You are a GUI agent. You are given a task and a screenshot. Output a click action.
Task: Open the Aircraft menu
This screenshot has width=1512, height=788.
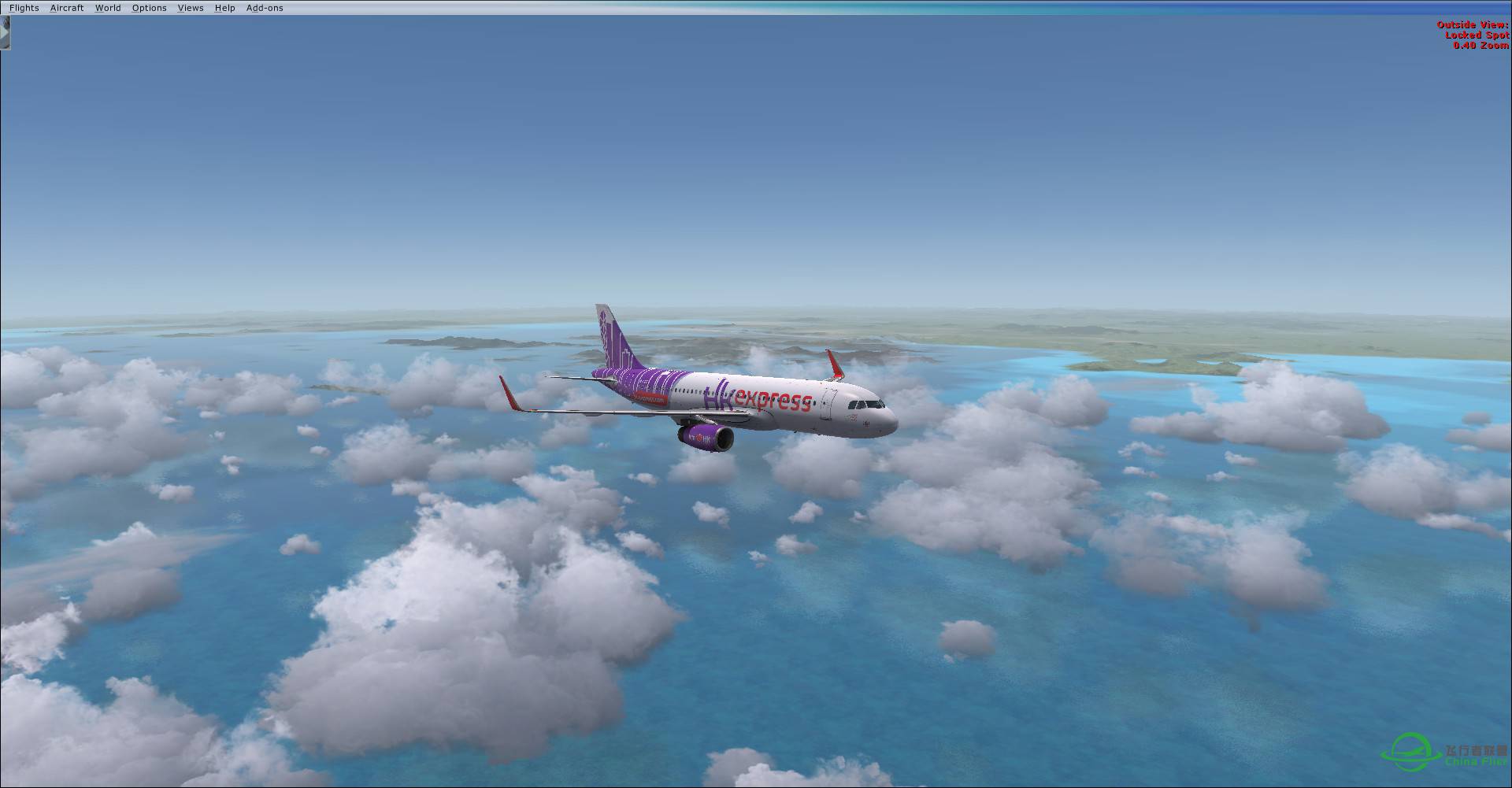(x=66, y=7)
